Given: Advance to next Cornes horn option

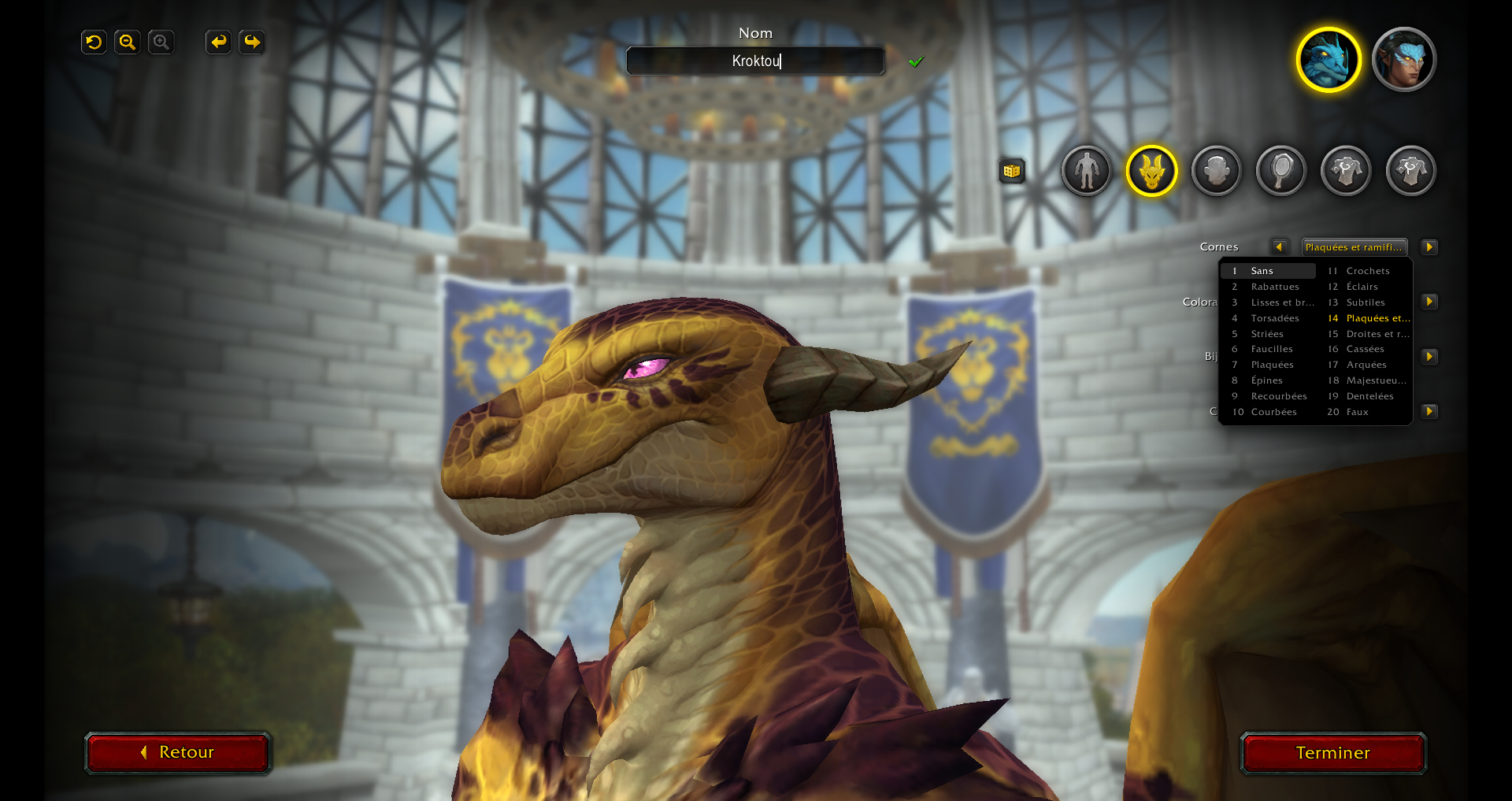Looking at the screenshot, I should [x=1429, y=247].
